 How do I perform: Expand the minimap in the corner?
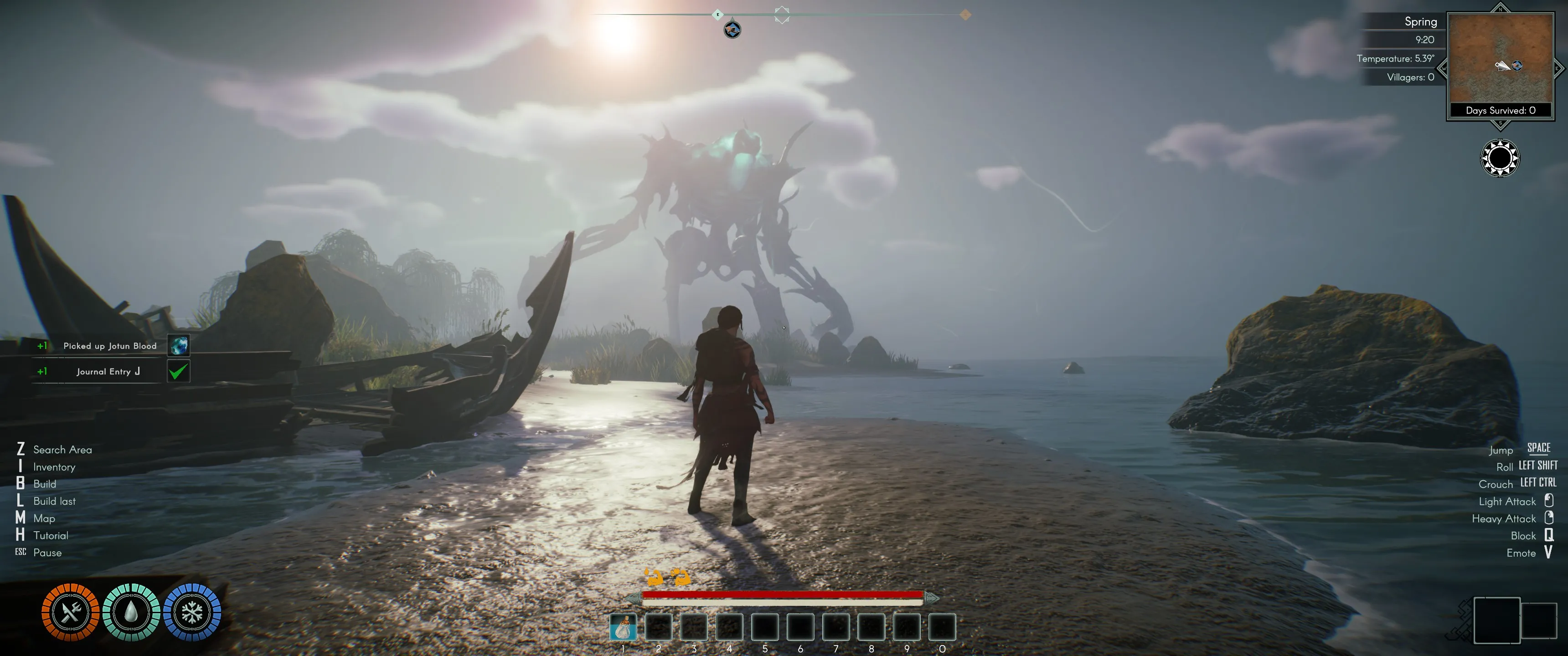click(1501, 61)
